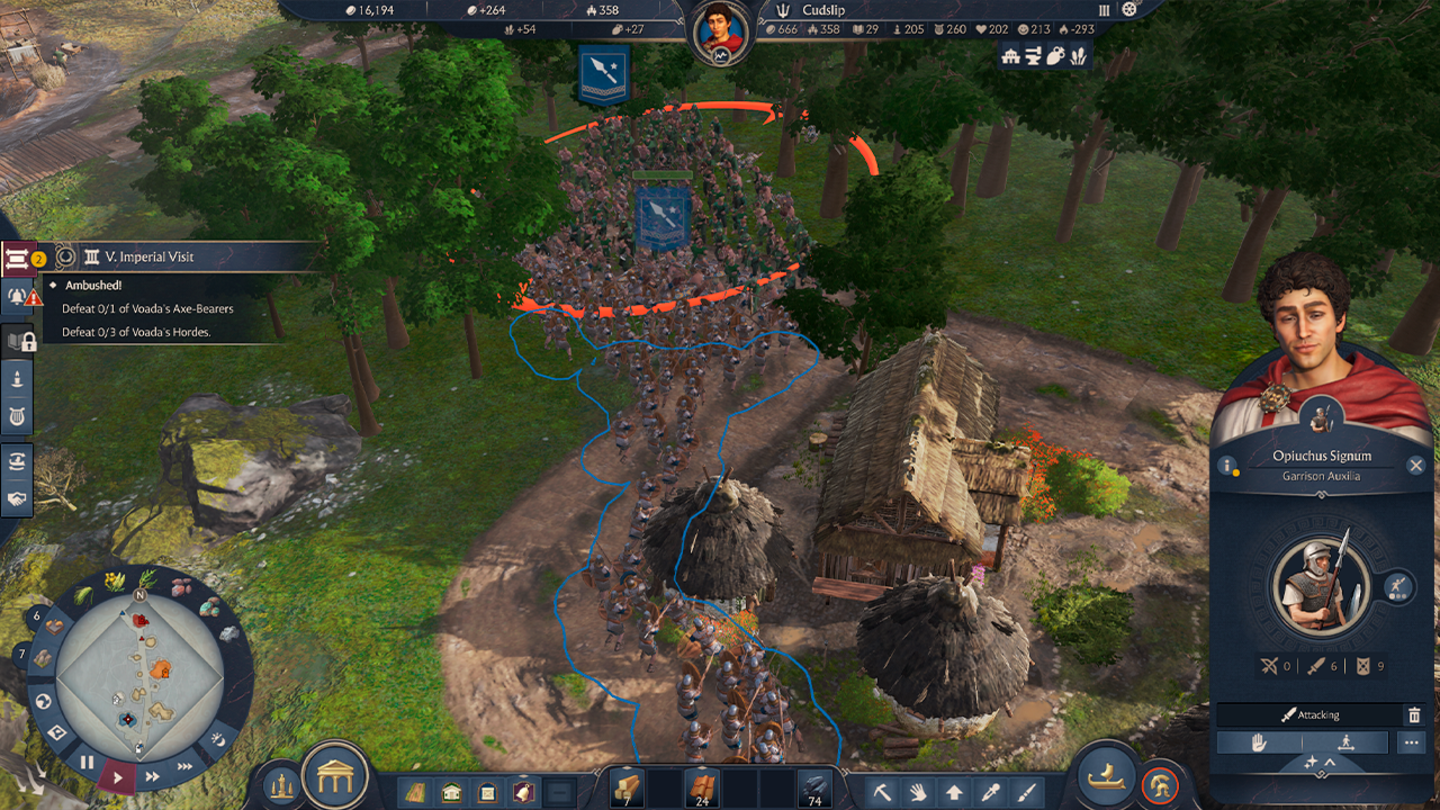Click the minimap
The height and width of the screenshot is (810, 1440).
[140, 677]
